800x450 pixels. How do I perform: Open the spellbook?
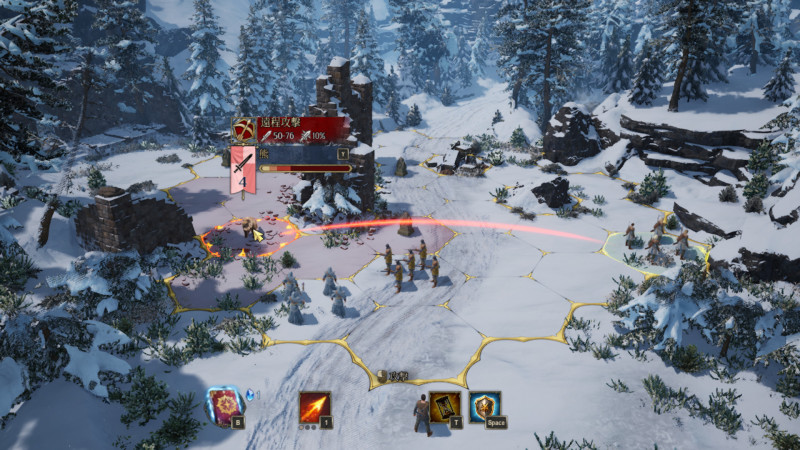(223, 405)
